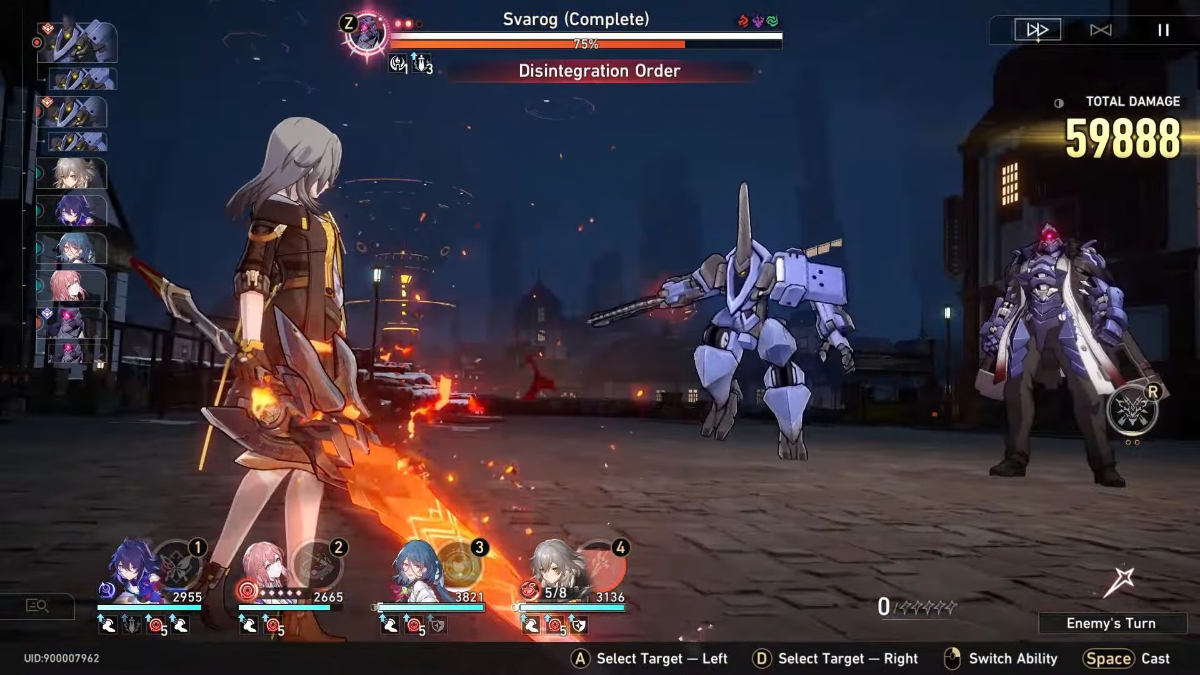Select the gray-haired Trailblazer party portrait
The height and width of the screenshot is (675, 1200).
[549, 566]
